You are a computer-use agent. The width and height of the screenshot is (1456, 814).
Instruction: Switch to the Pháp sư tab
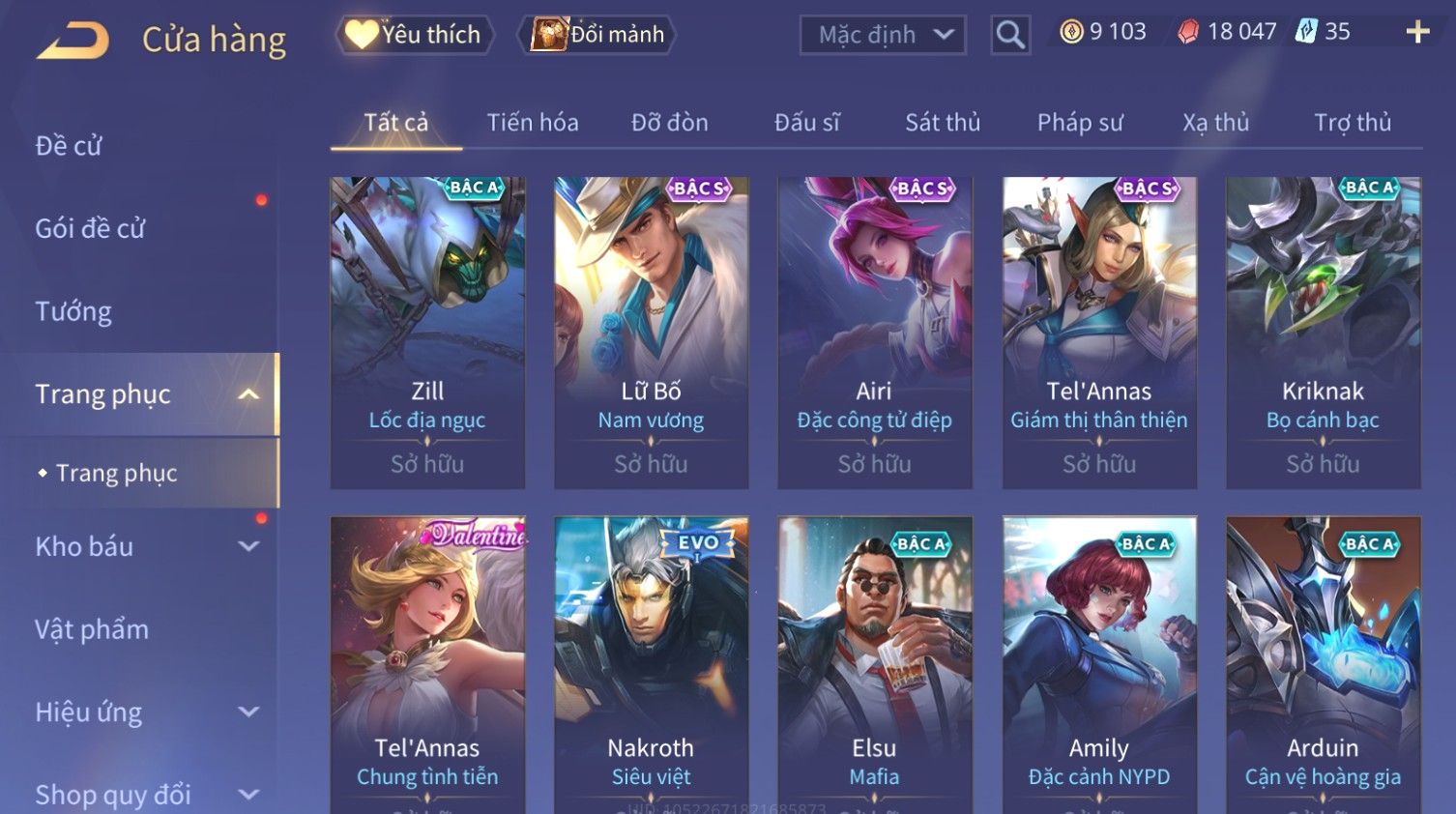click(x=1080, y=123)
